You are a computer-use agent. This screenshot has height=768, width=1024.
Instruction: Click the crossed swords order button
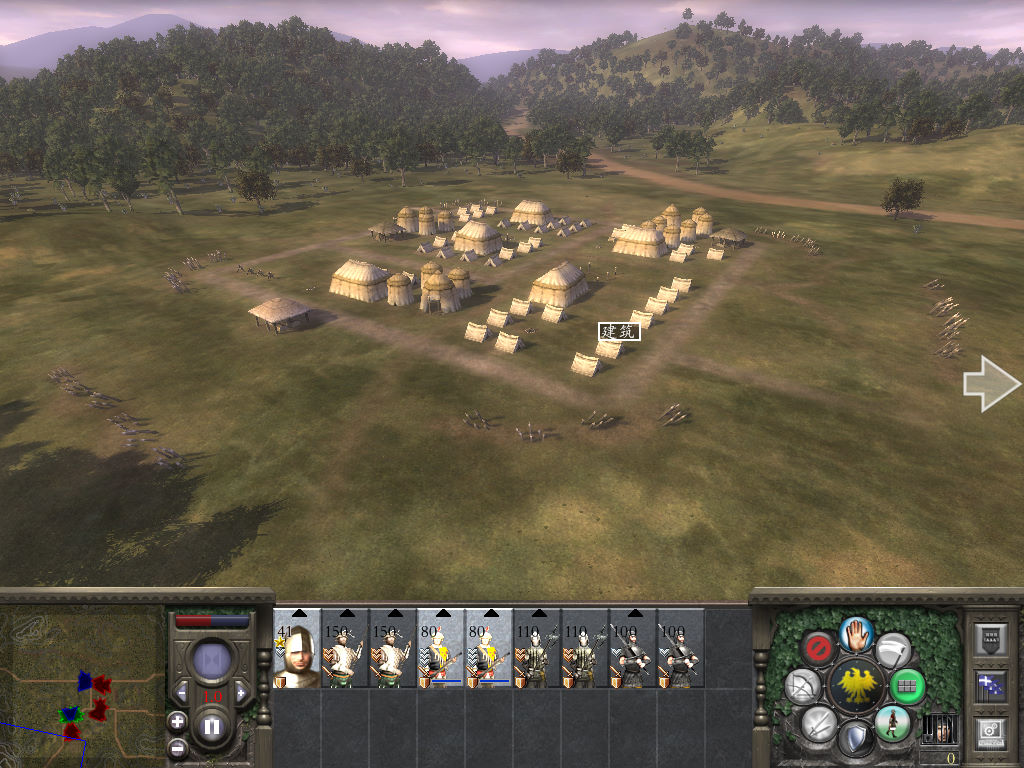pyautogui.click(x=819, y=722)
